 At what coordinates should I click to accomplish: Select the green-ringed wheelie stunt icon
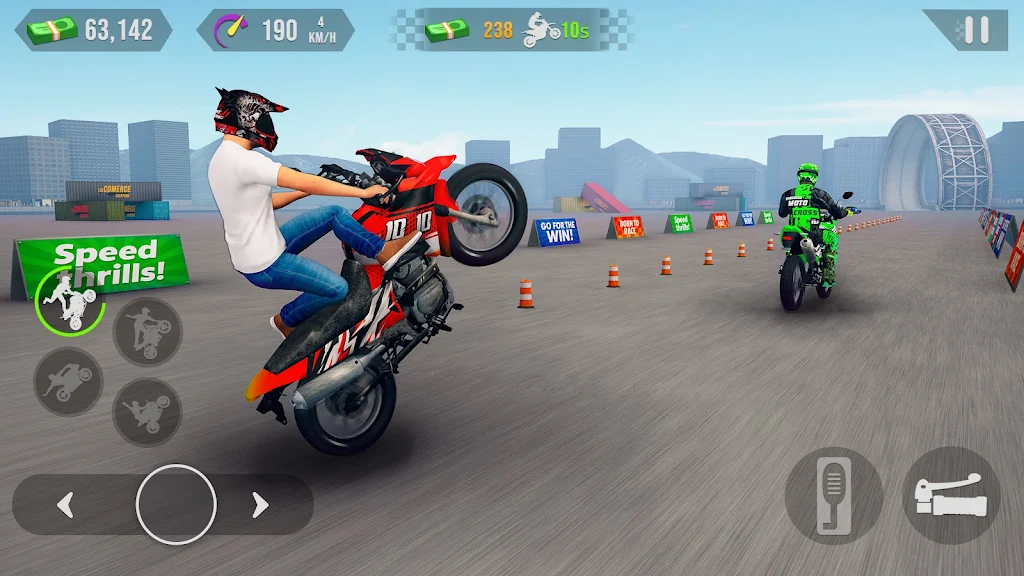[70, 299]
